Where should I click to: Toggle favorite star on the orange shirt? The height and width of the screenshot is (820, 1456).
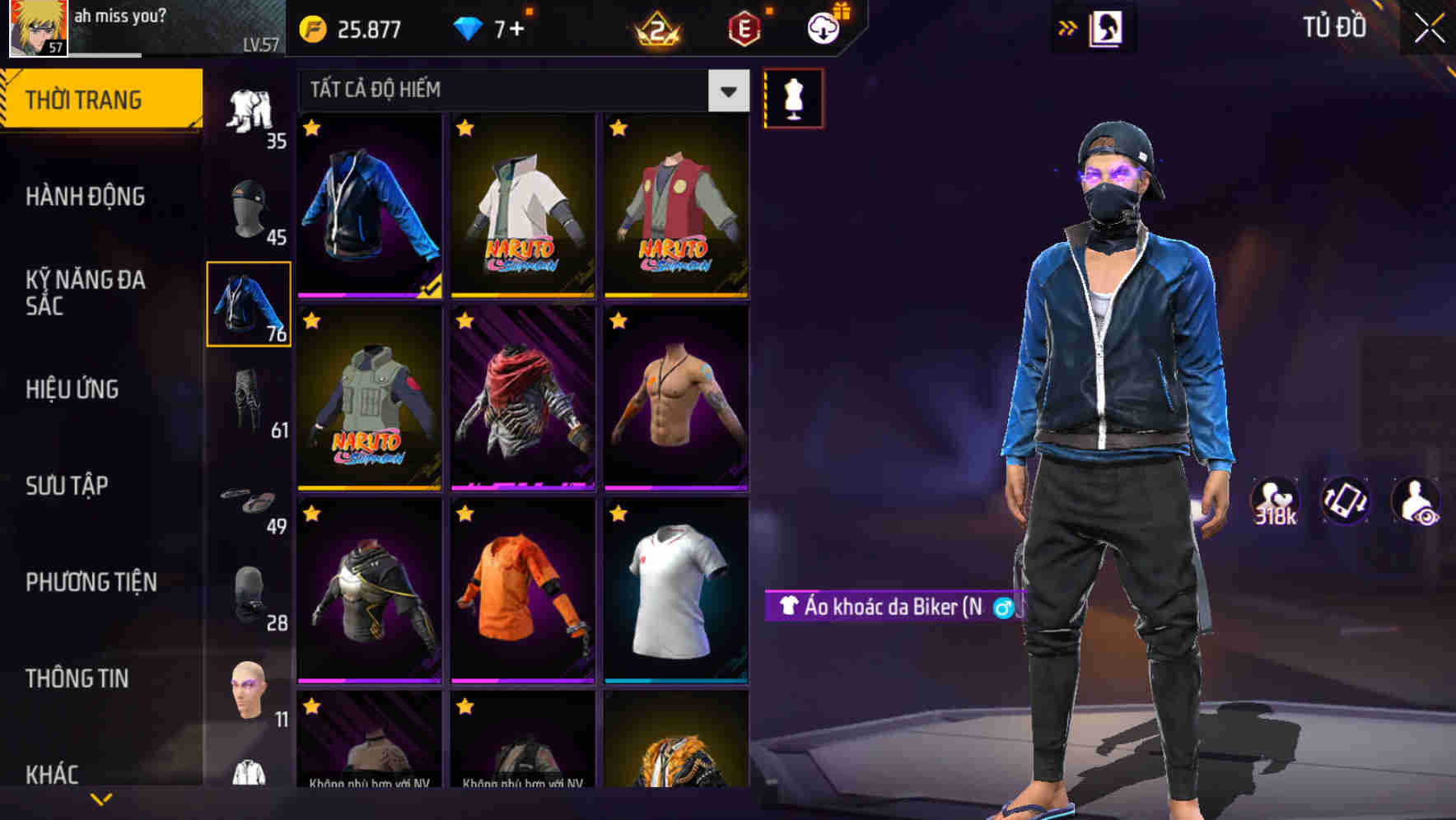(x=464, y=513)
